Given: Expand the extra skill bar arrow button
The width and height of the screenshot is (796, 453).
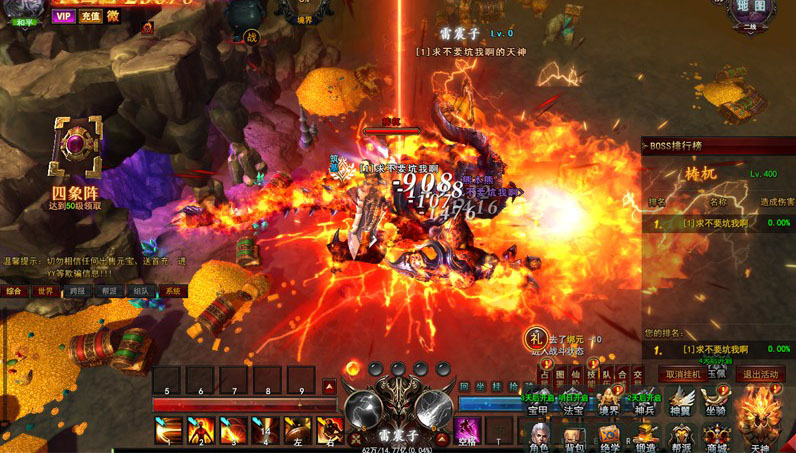Looking at the screenshot, I should [x=329, y=385].
